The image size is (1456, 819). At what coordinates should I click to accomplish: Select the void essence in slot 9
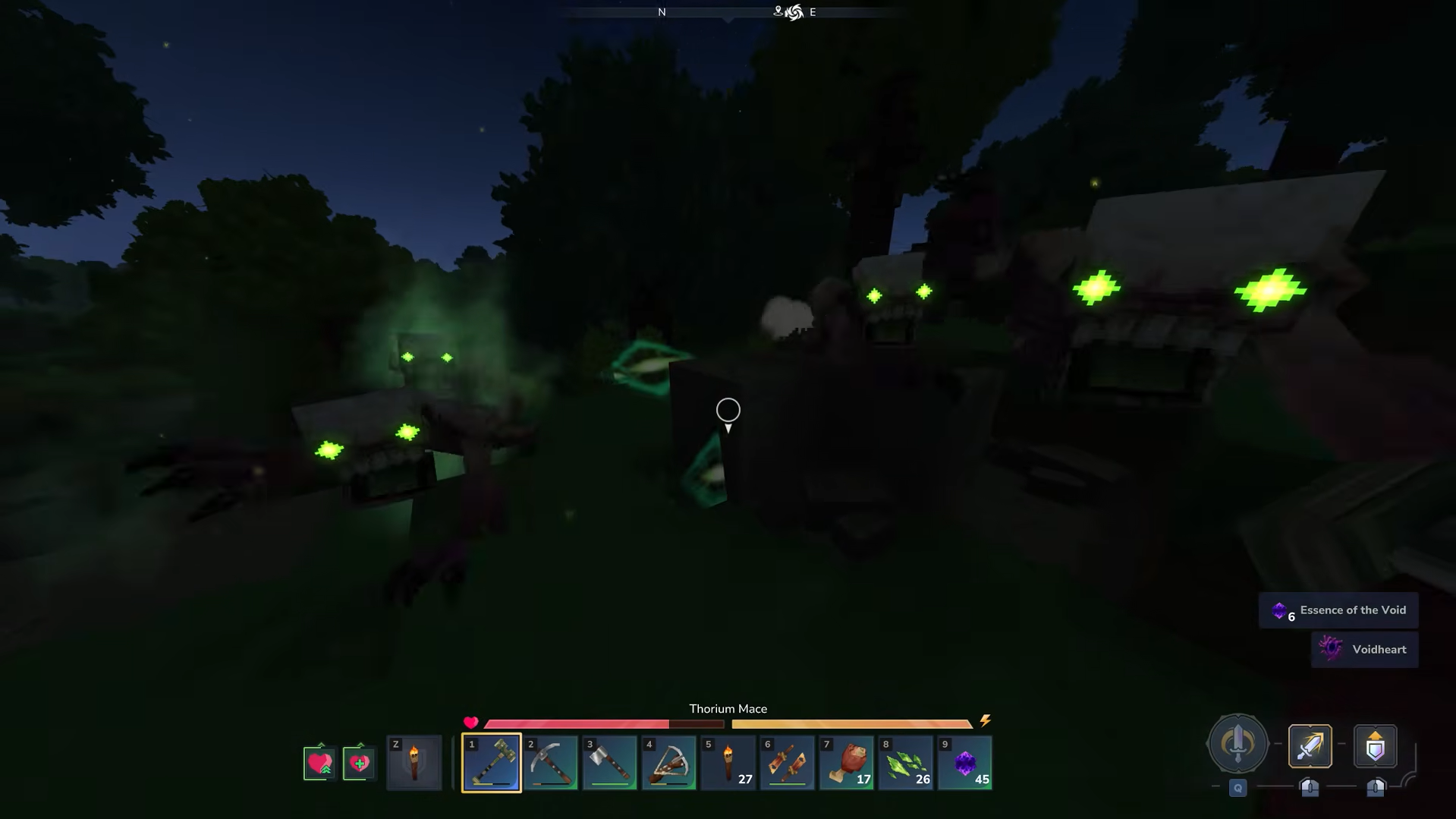coord(964,762)
